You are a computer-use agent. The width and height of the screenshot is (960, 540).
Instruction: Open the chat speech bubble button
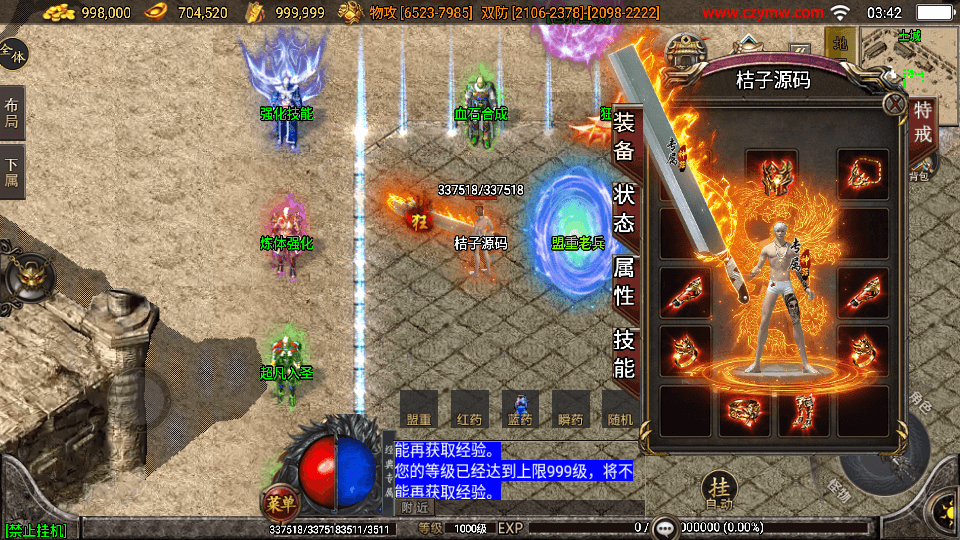(x=666, y=527)
